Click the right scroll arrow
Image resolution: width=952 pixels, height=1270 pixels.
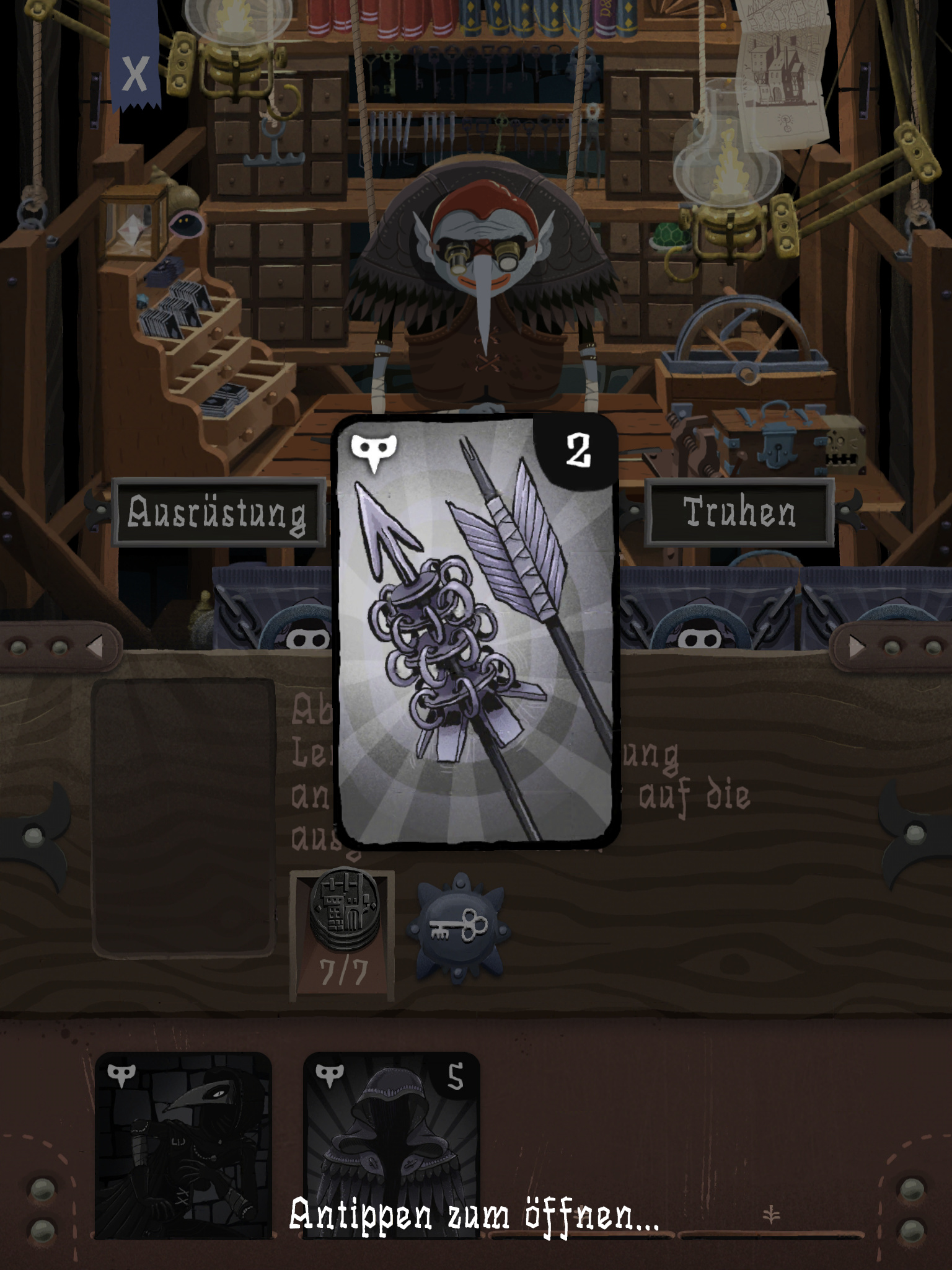tap(857, 647)
